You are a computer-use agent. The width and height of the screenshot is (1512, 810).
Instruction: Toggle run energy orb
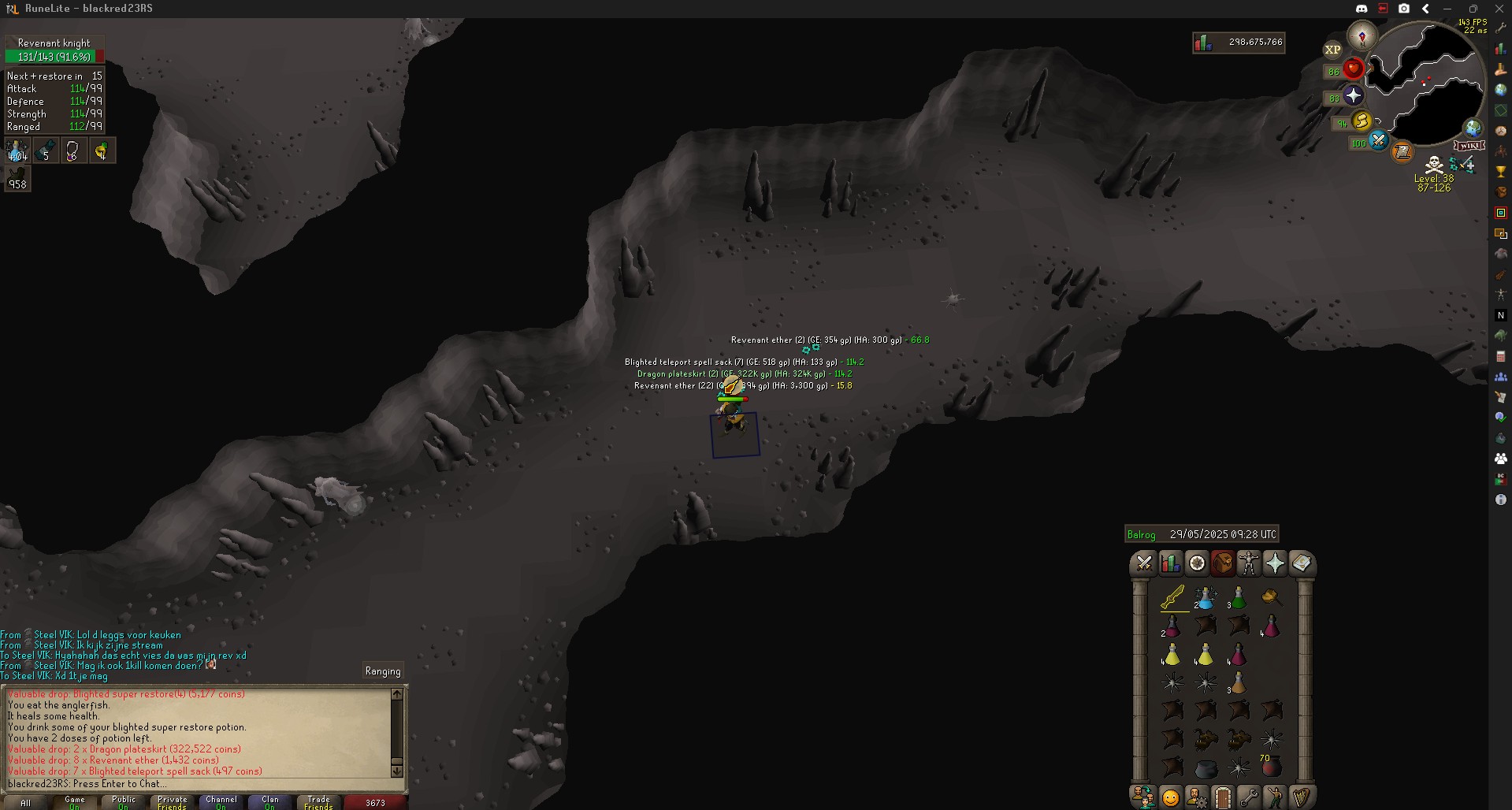pyautogui.click(x=1362, y=121)
